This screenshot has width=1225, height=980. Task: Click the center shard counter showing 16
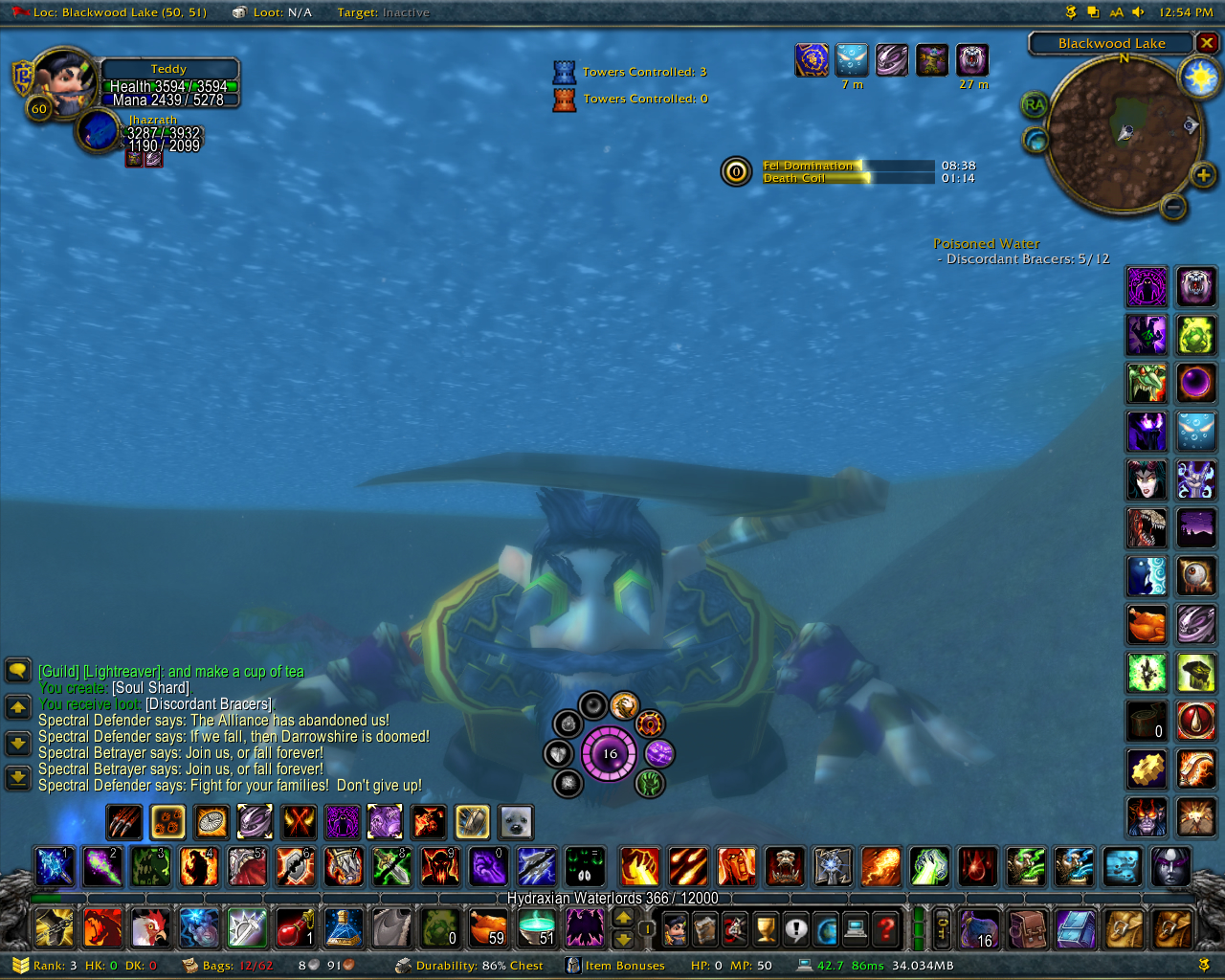coord(610,754)
